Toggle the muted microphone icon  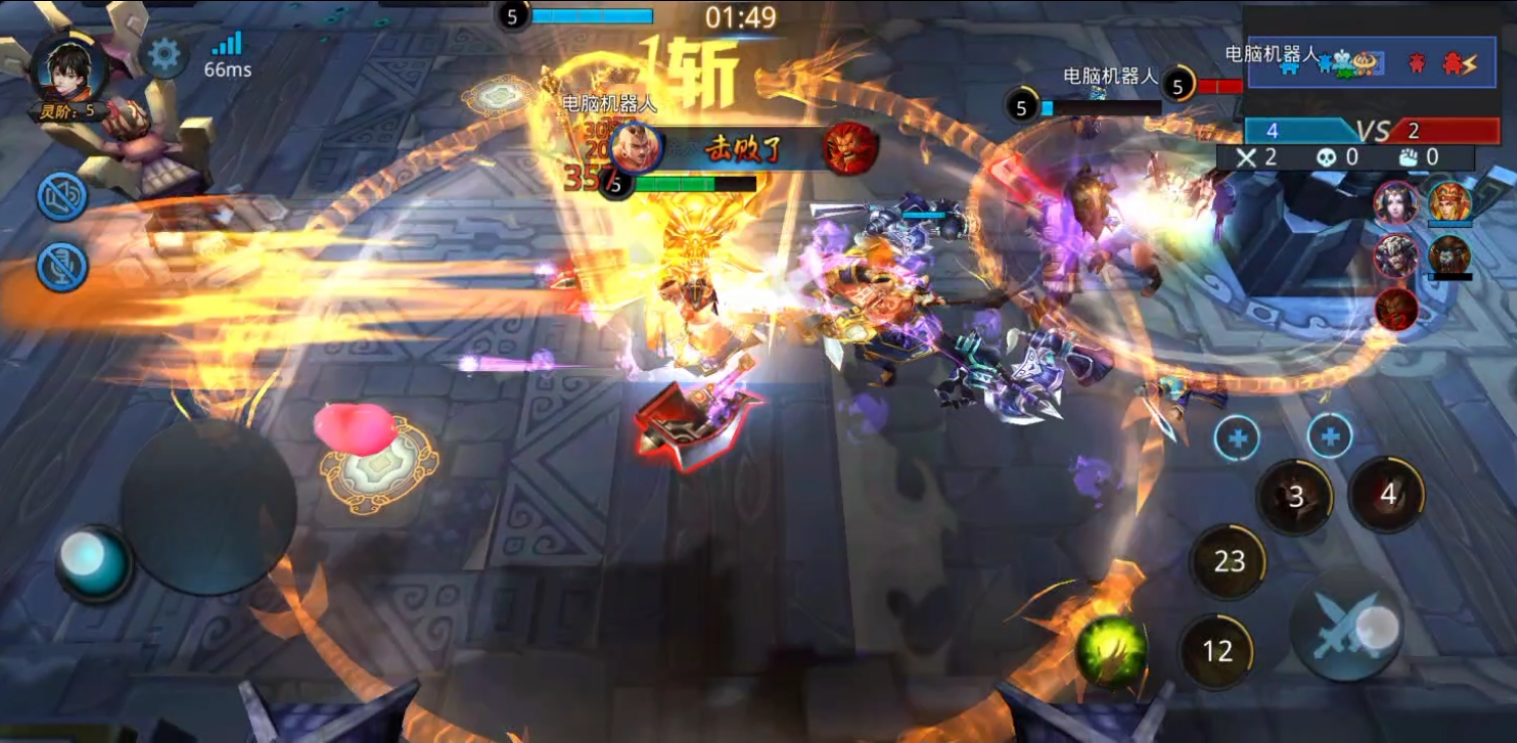click(x=62, y=267)
